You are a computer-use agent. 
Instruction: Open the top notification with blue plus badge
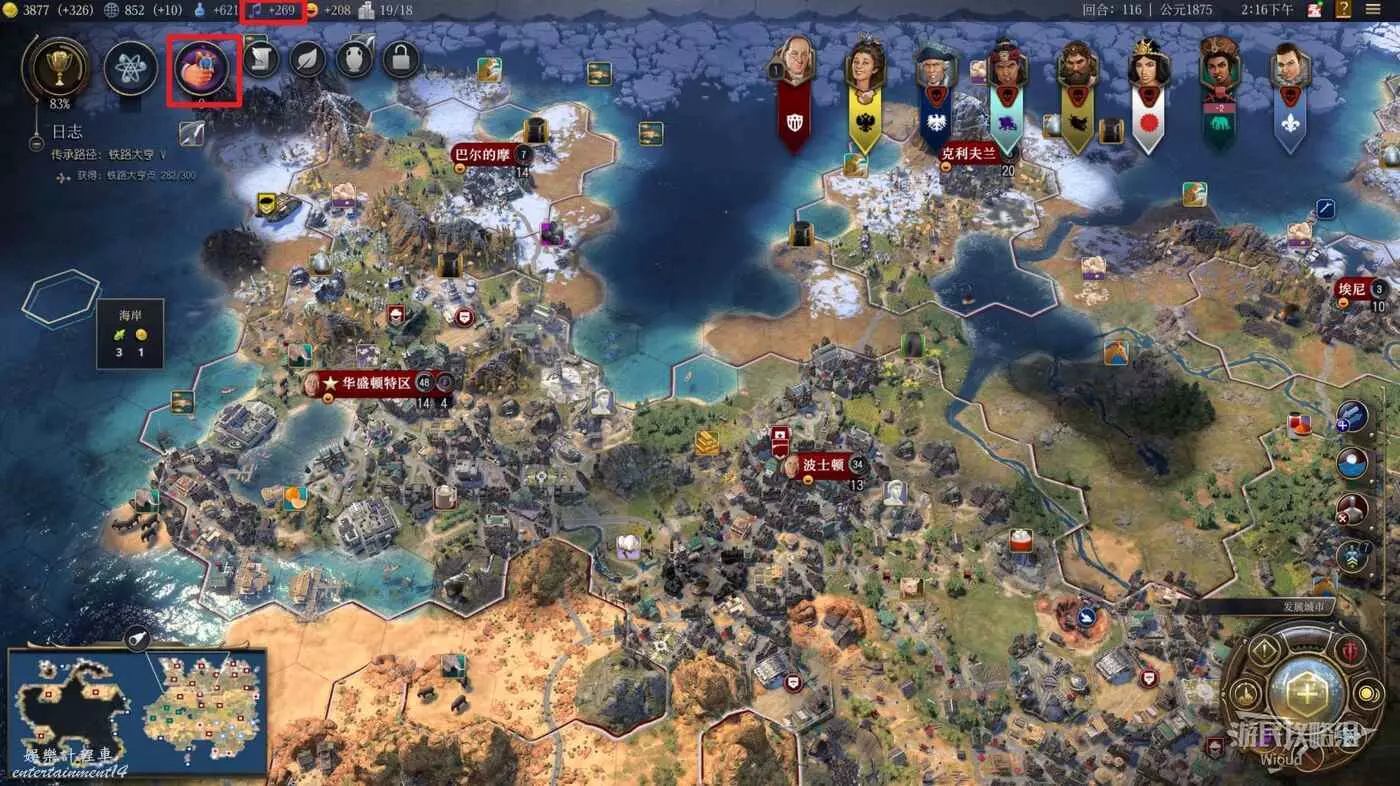(x=1353, y=415)
